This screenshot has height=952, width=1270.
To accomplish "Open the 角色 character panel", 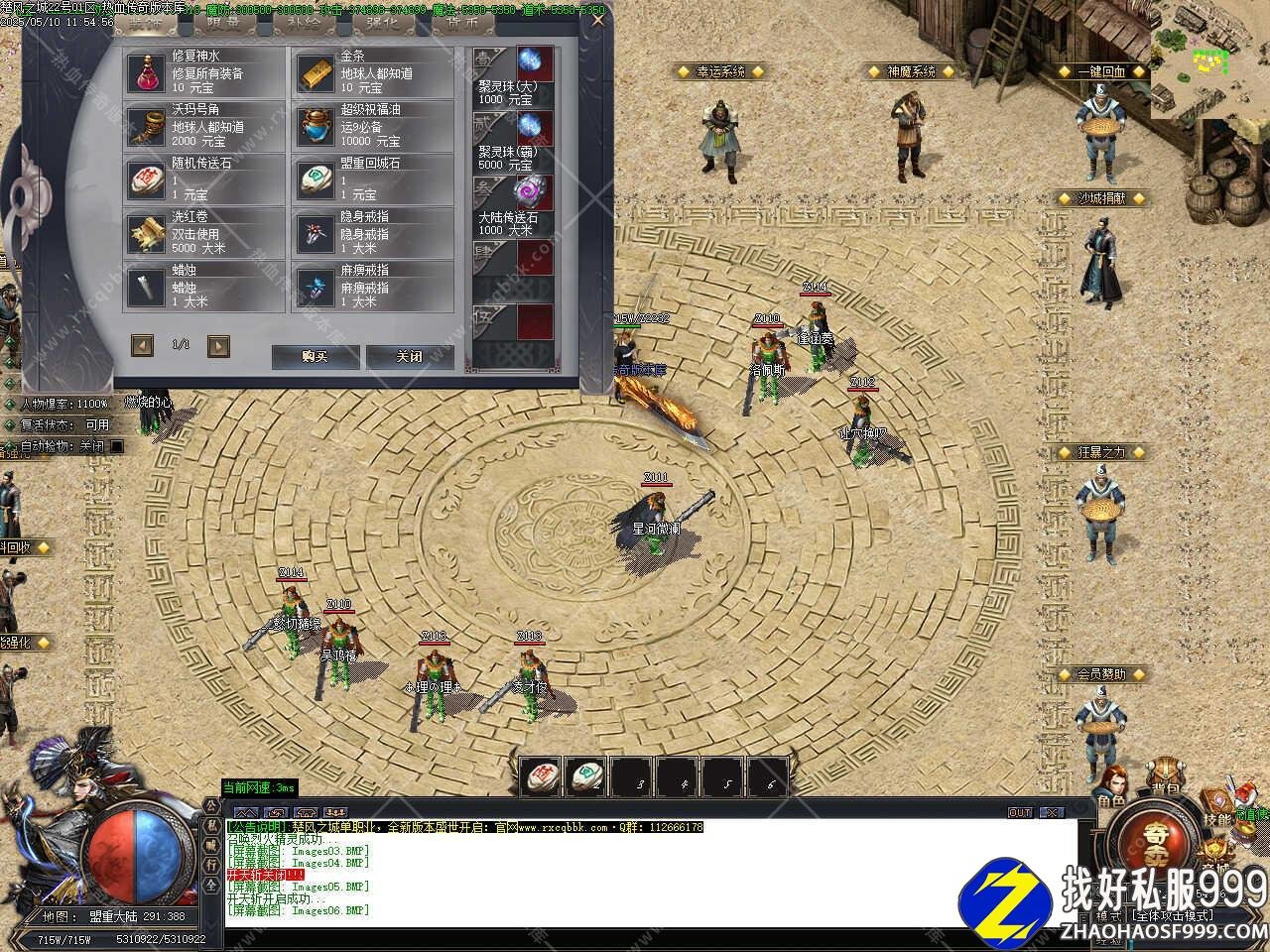I will (x=1110, y=786).
